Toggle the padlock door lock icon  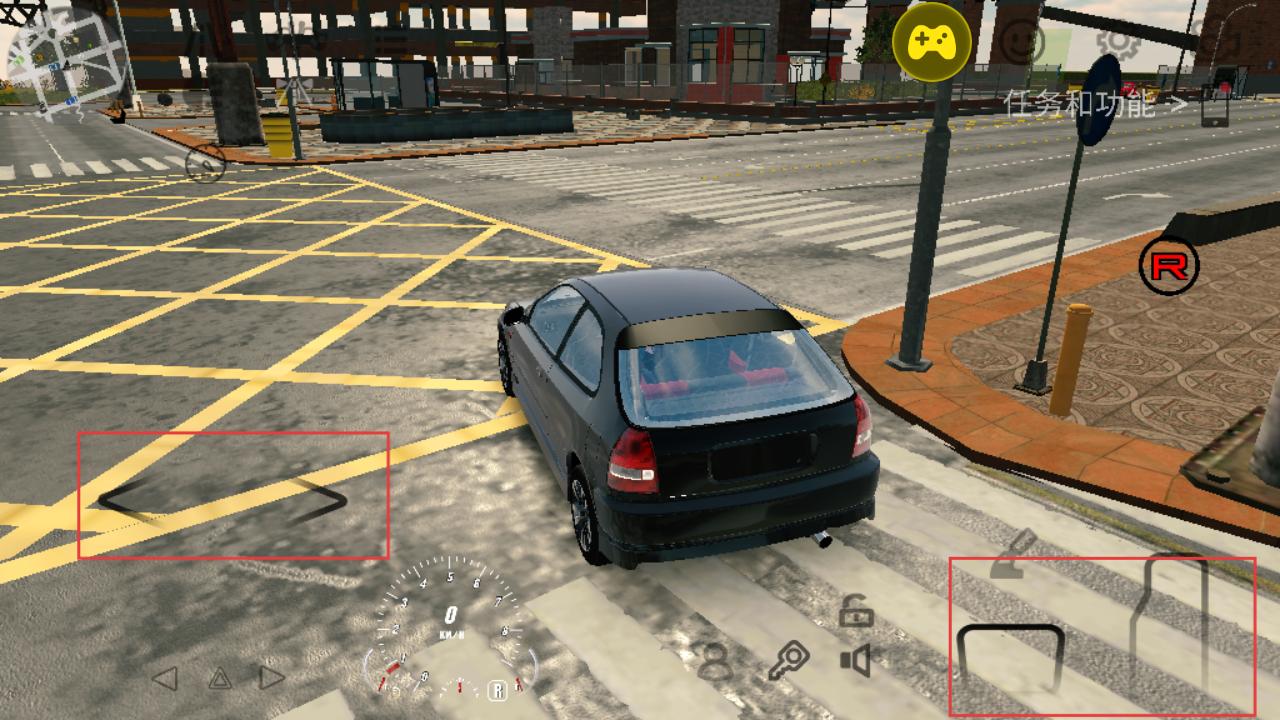pos(856,610)
